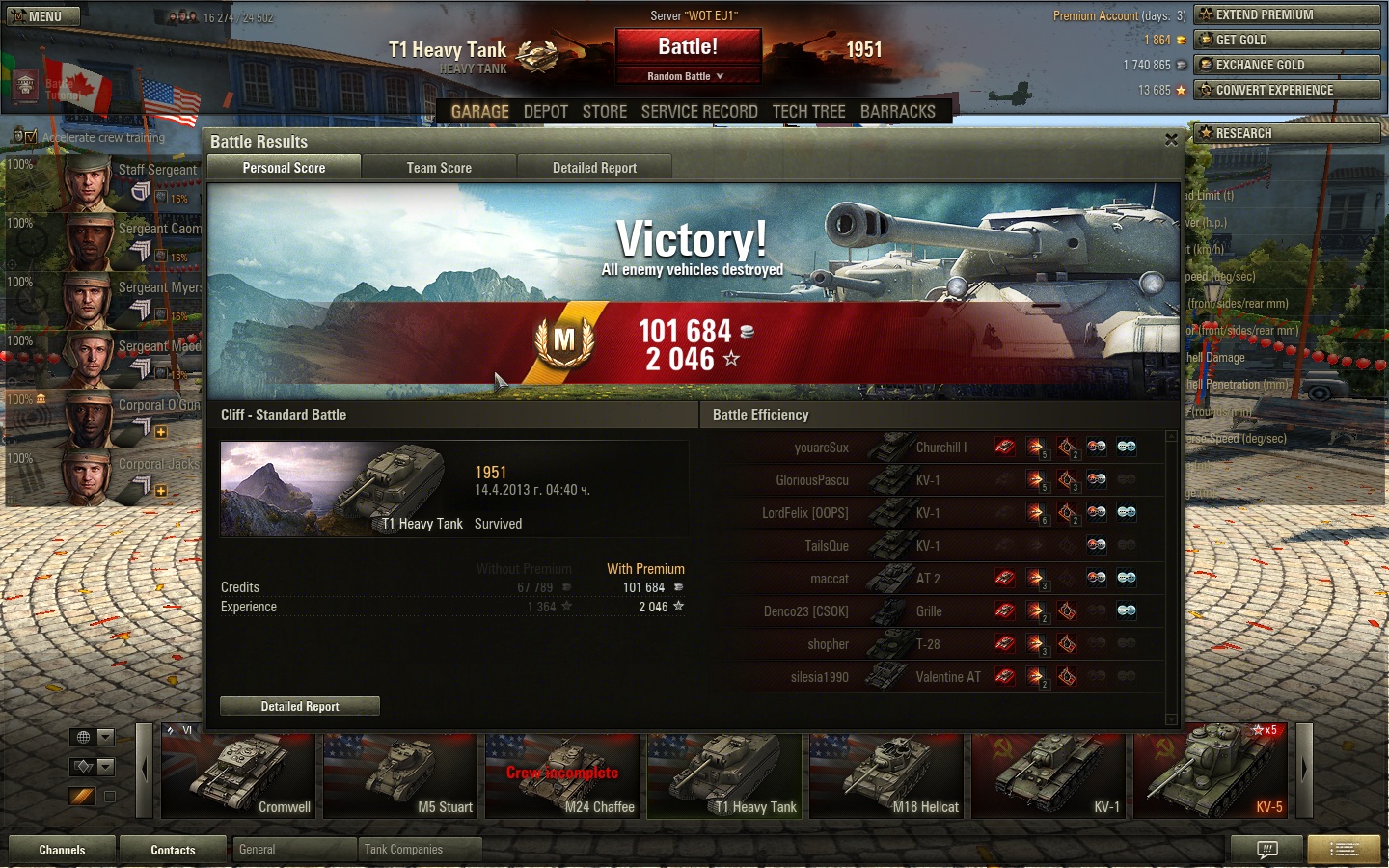Choose the Get Gold button

pos(1287,40)
